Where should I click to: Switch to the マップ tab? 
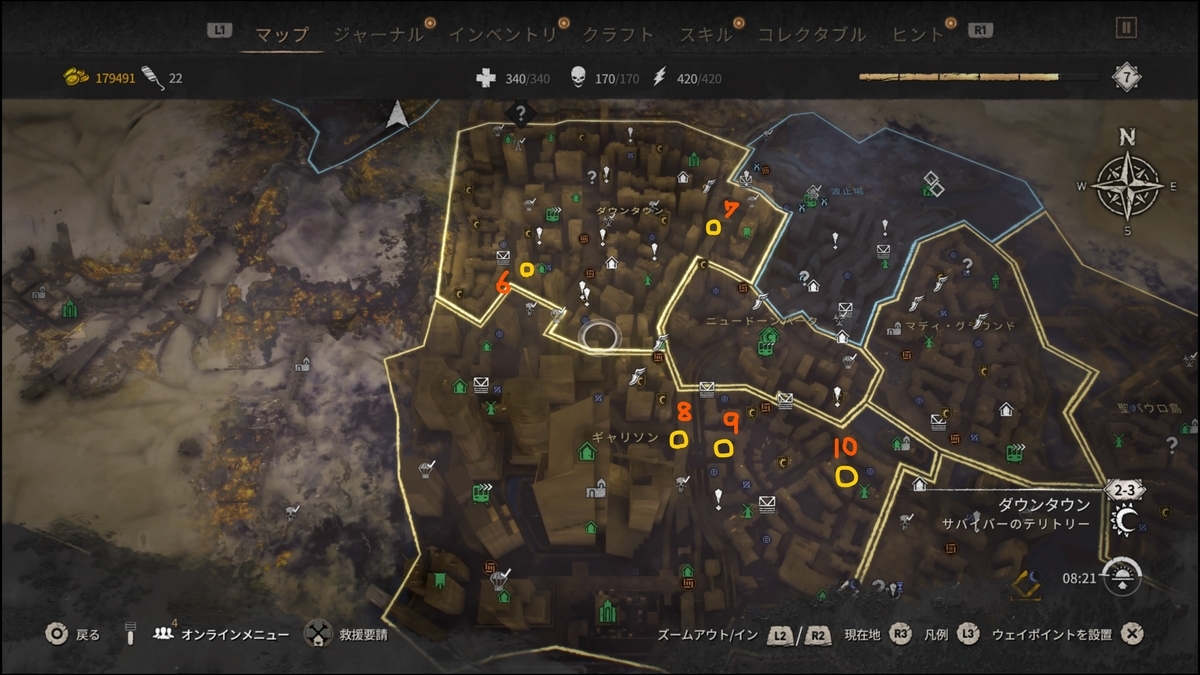pyautogui.click(x=281, y=34)
